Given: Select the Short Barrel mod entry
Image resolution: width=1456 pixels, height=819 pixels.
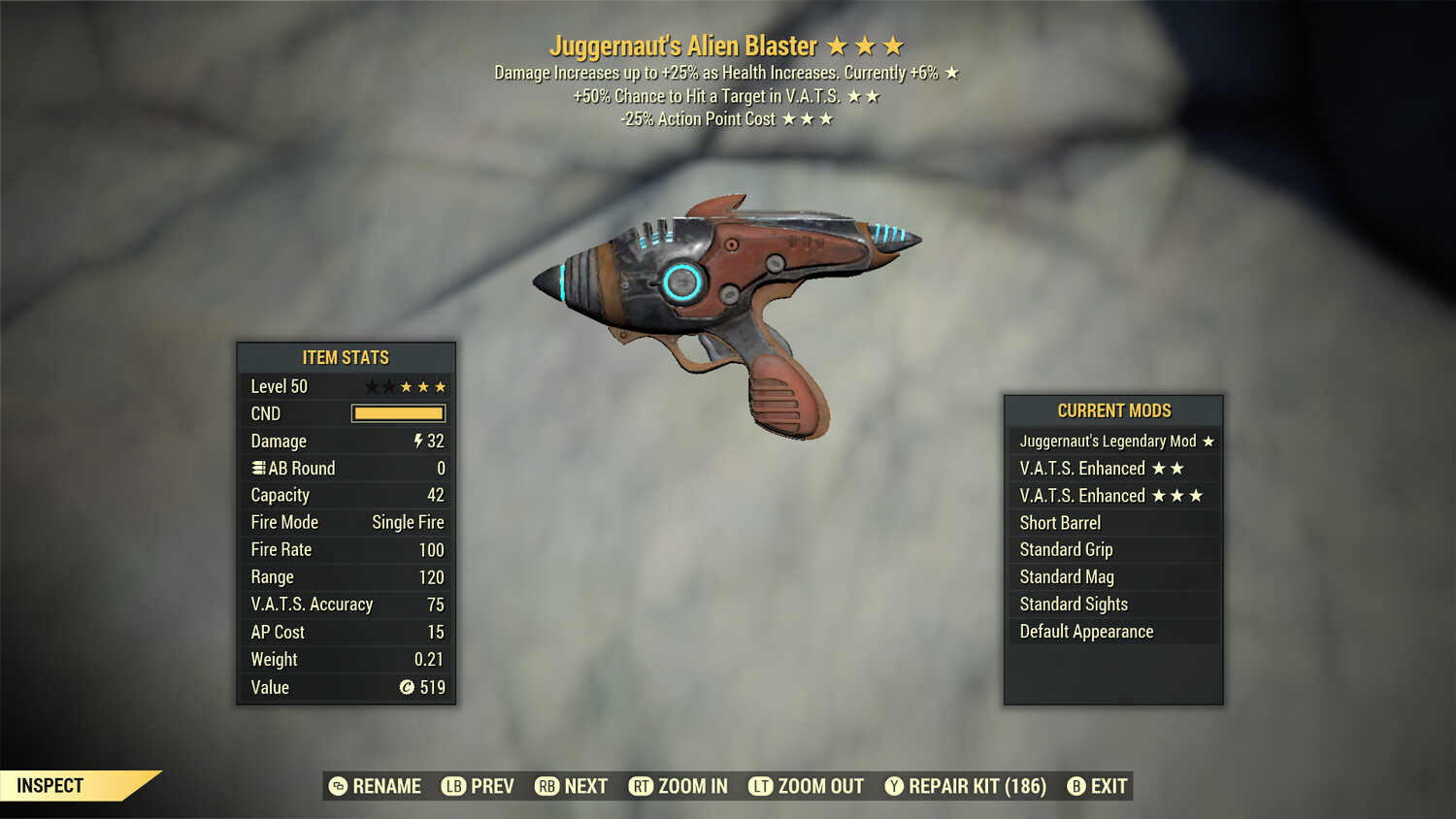Looking at the screenshot, I should (x=1060, y=522).
